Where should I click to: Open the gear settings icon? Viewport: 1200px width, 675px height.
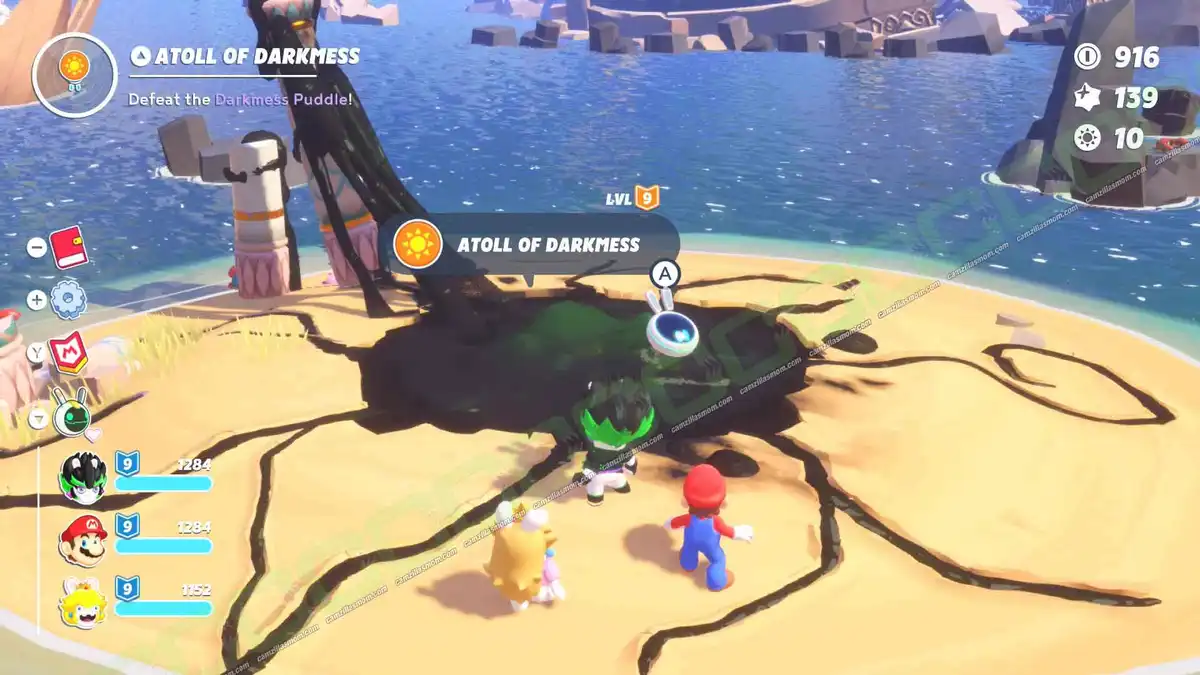(x=68, y=299)
